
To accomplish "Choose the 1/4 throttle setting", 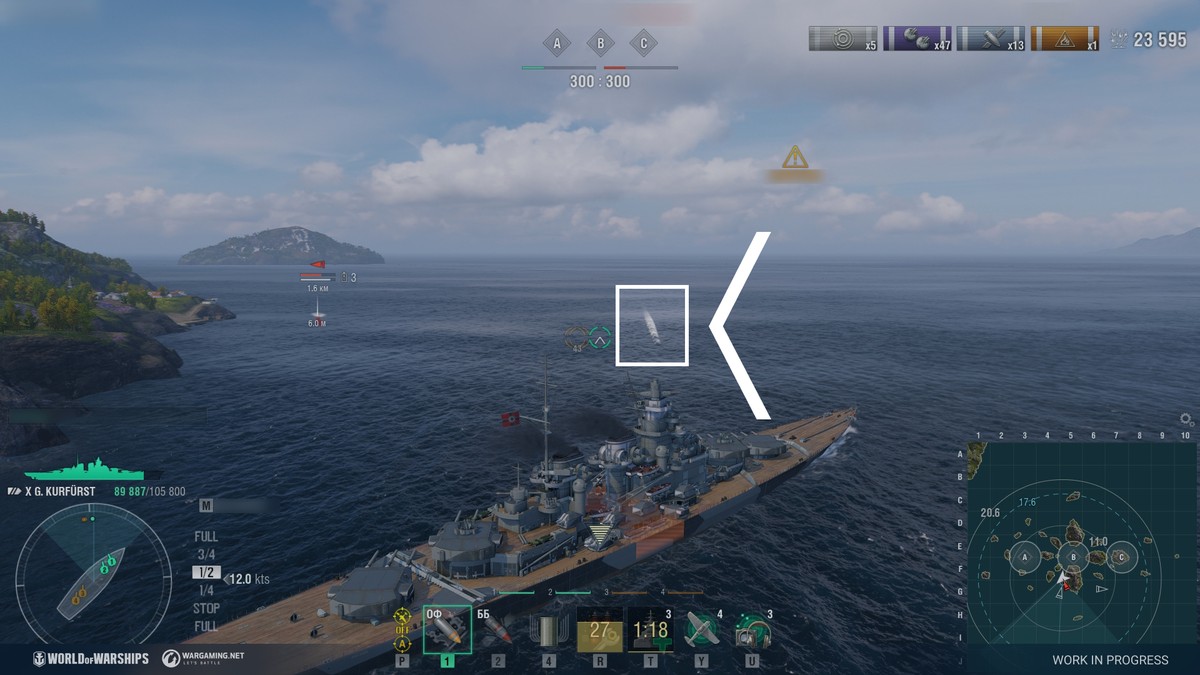I will click(206, 590).
